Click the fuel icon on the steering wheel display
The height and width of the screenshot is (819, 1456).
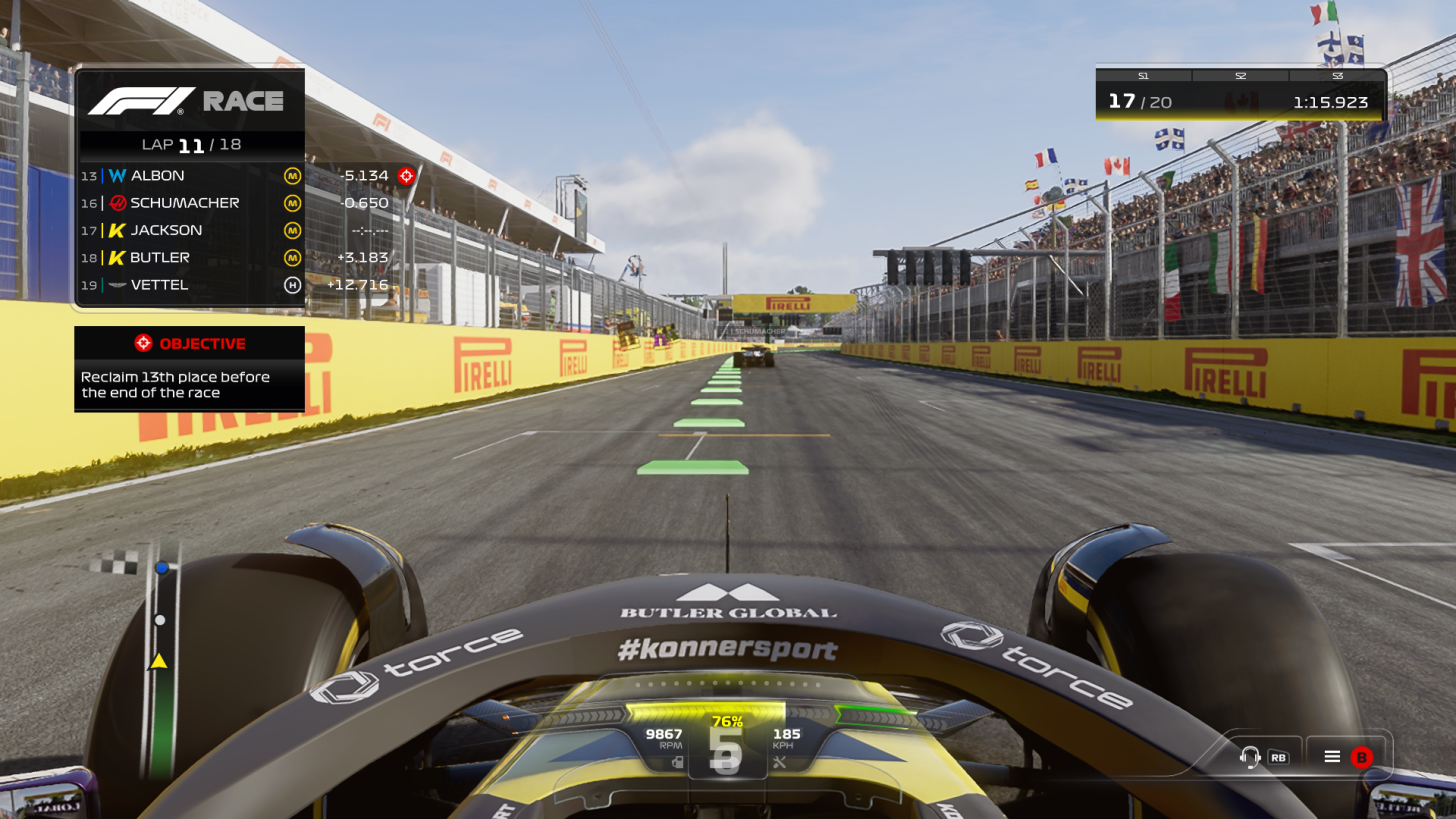tap(676, 761)
